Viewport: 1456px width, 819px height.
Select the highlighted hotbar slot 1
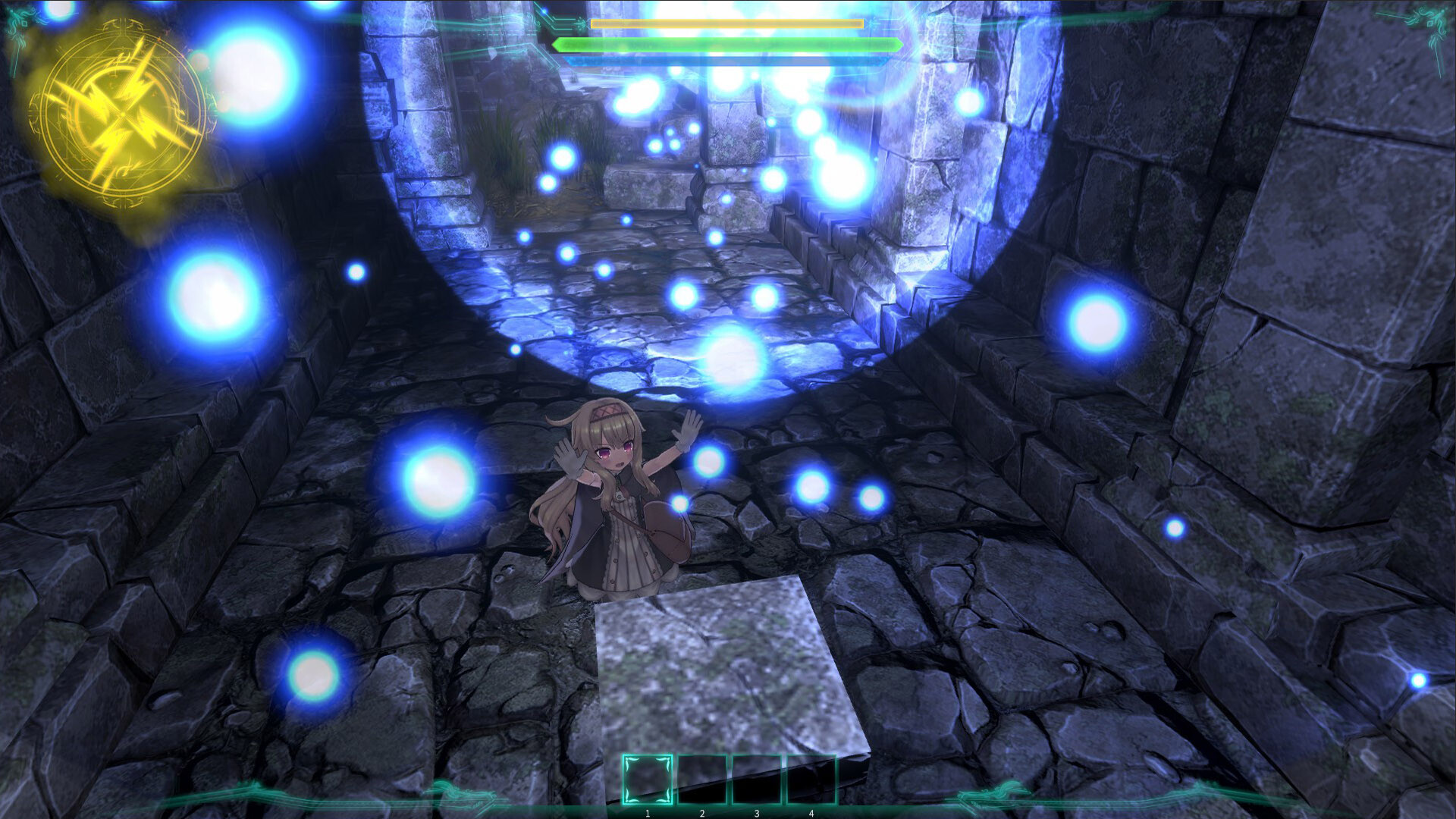[x=647, y=779]
